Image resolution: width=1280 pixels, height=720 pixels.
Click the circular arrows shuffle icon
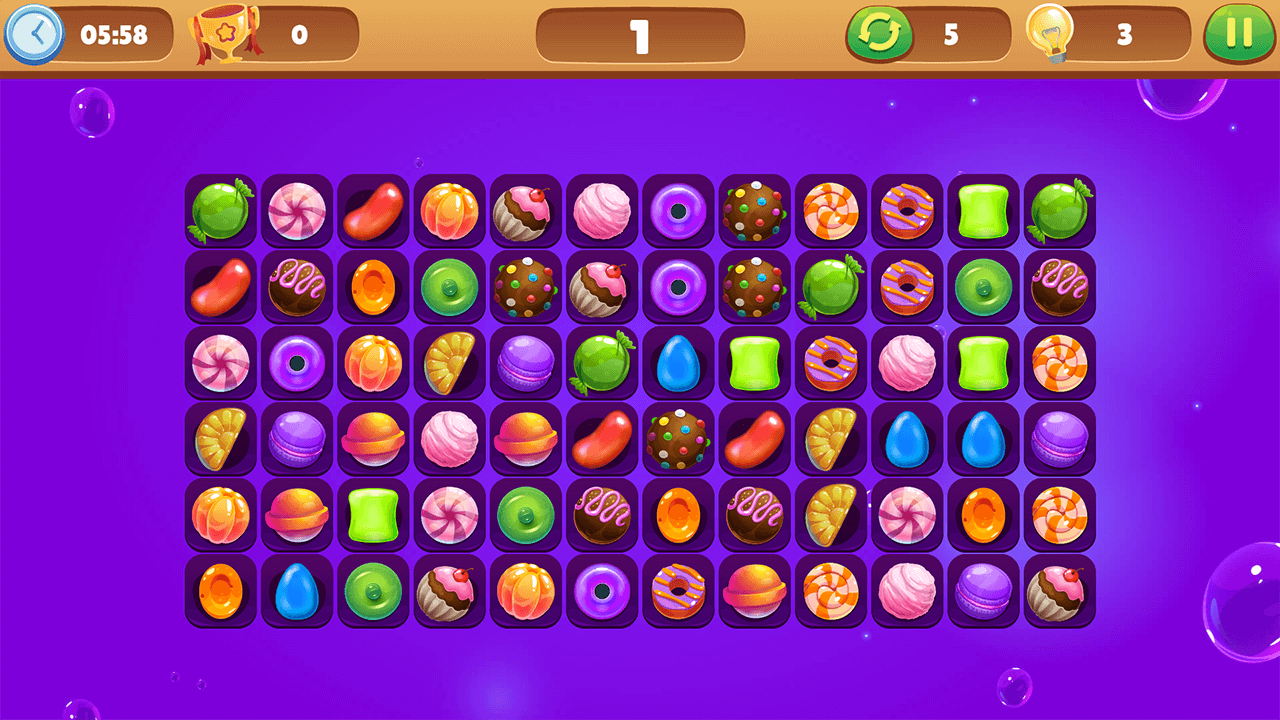click(878, 34)
